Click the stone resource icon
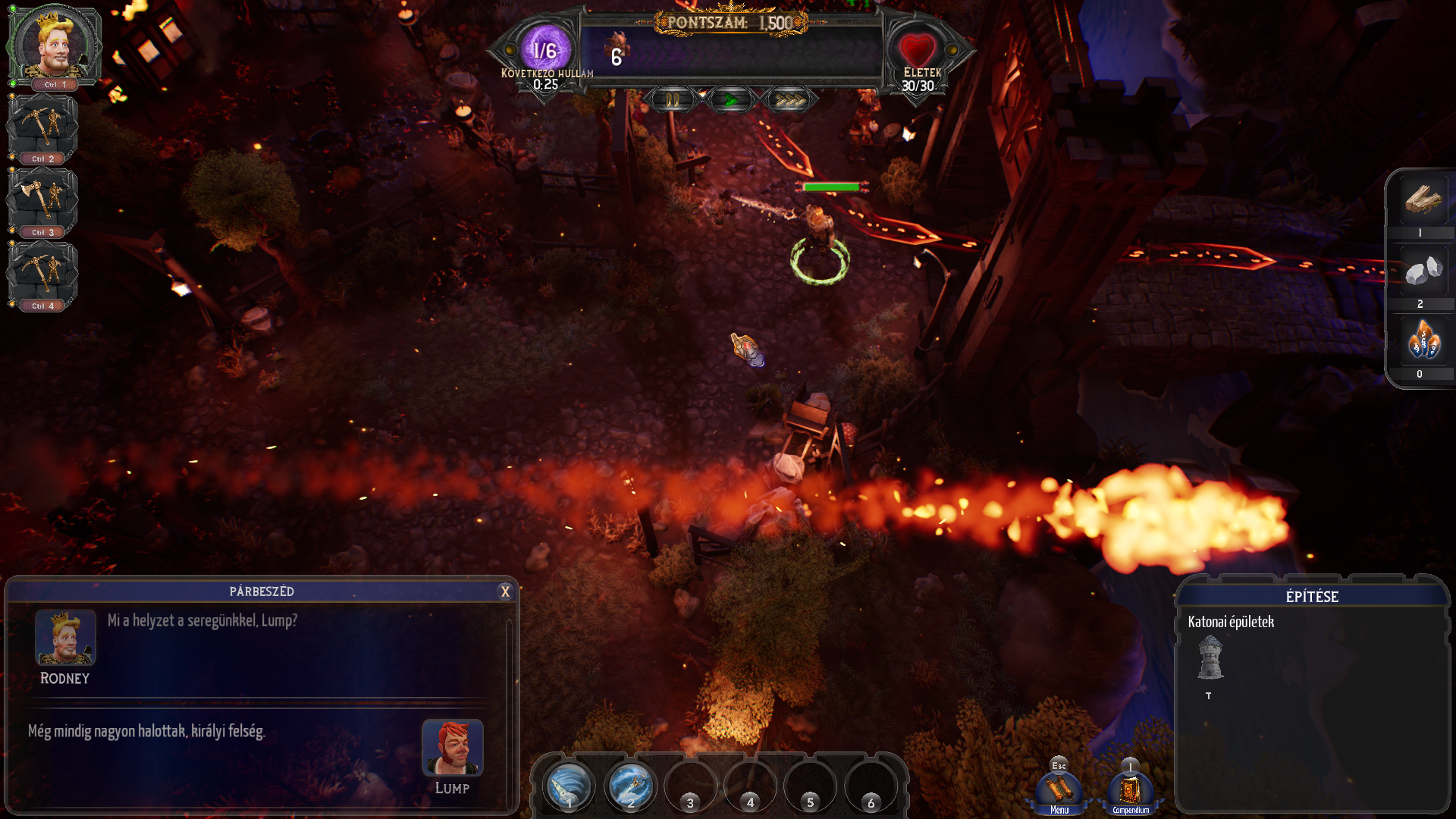 point(1423,271)
